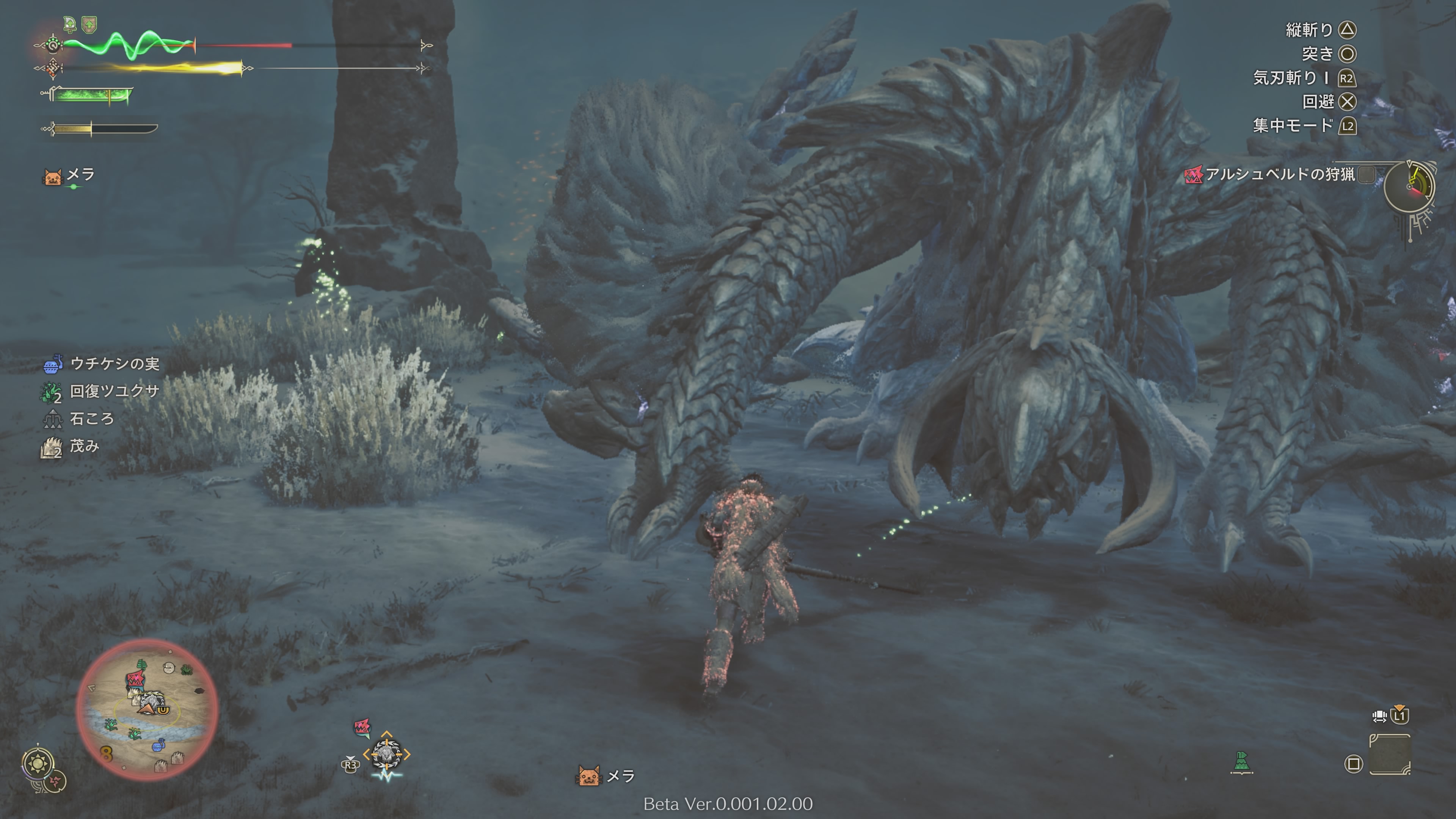Open the circular minimap

pyautogui.click(x=147, y=710)
